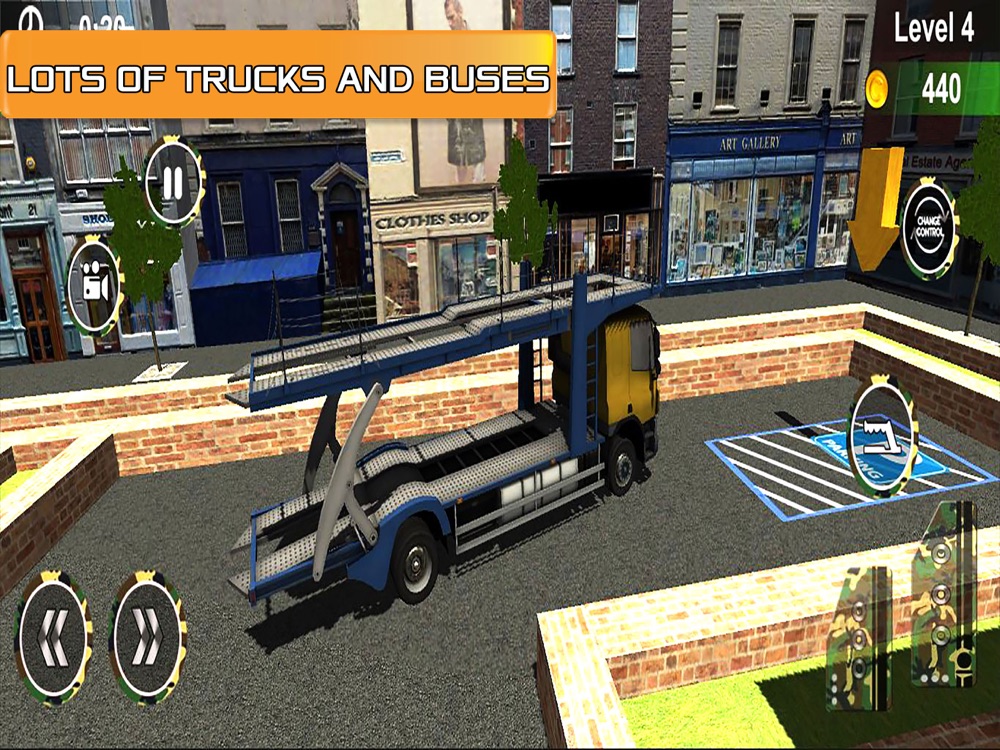Pause the game with the pause button

click(172, 183)
